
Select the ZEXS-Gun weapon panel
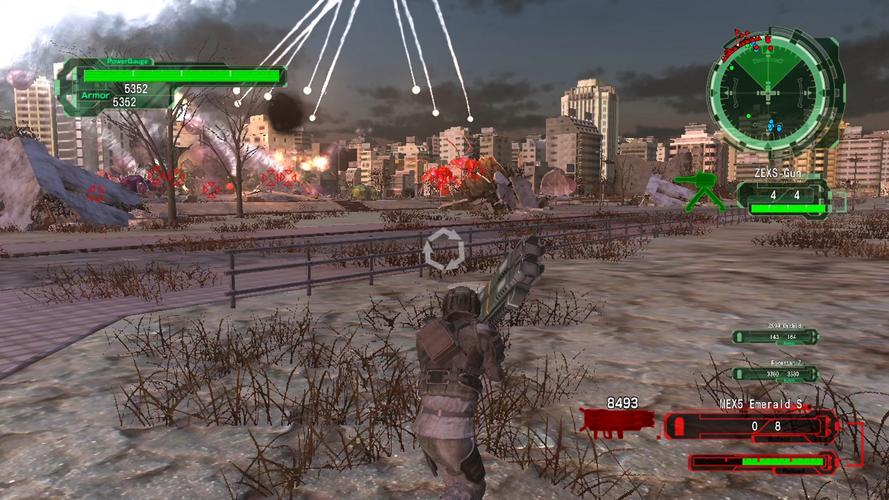click(783, 195)
